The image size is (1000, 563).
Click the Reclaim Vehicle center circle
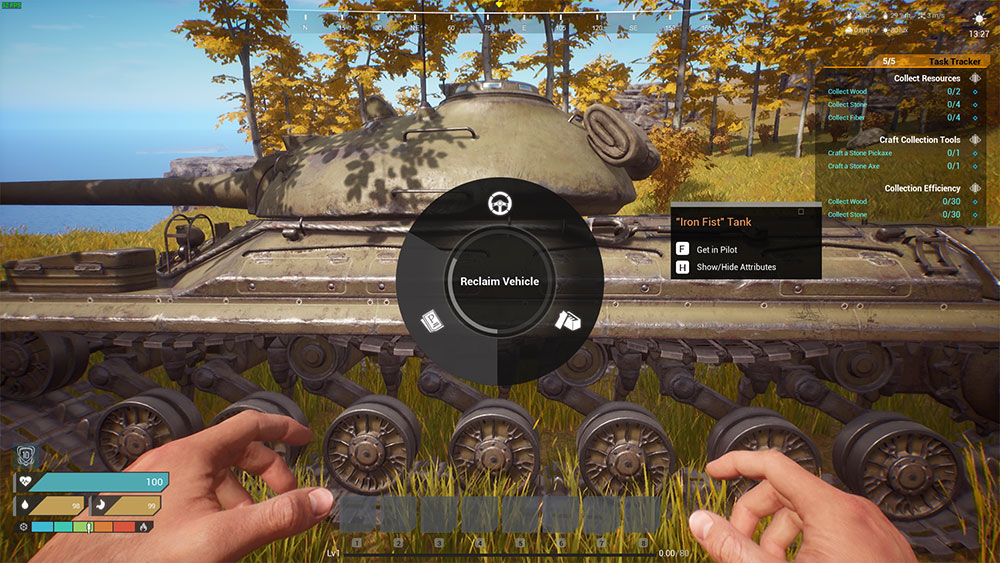point(499,282)
